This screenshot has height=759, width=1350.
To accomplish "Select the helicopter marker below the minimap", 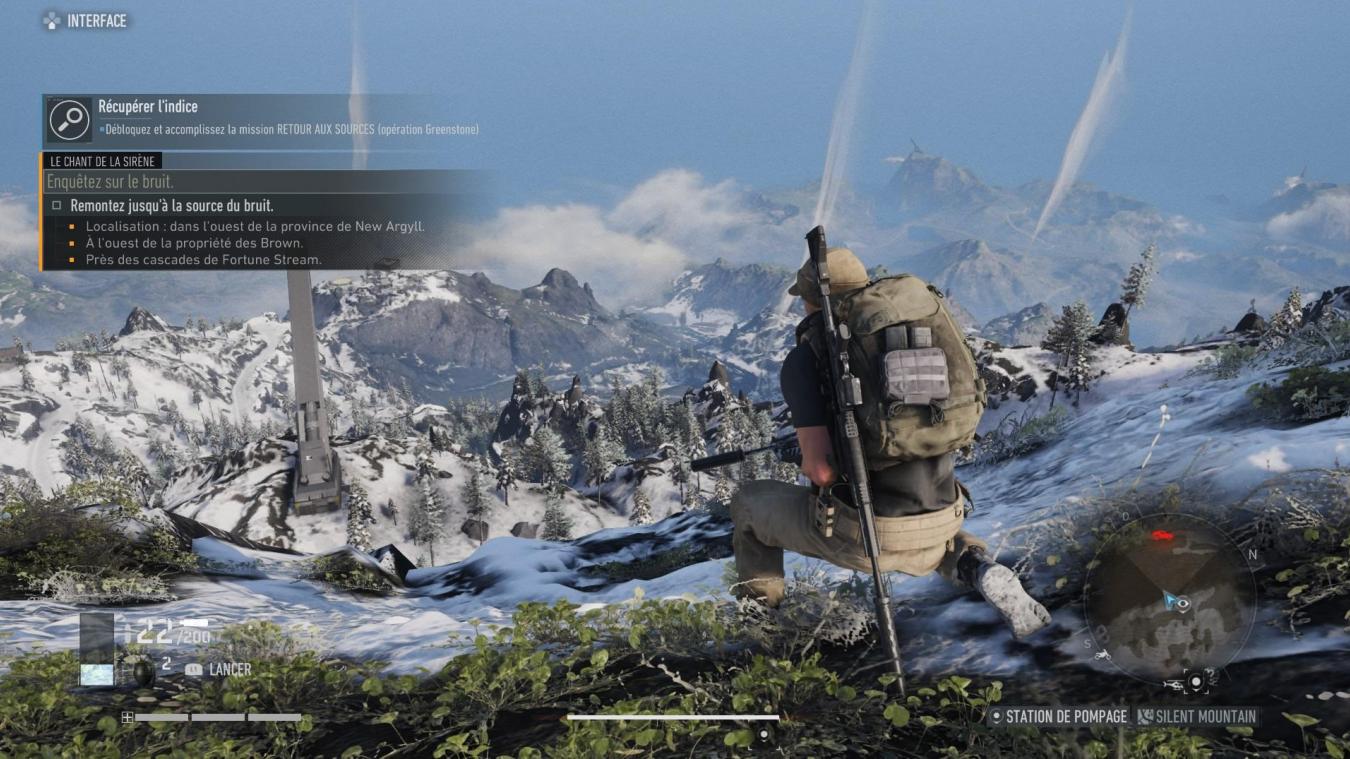I will pyautogui.click(x=1172, y=685).
